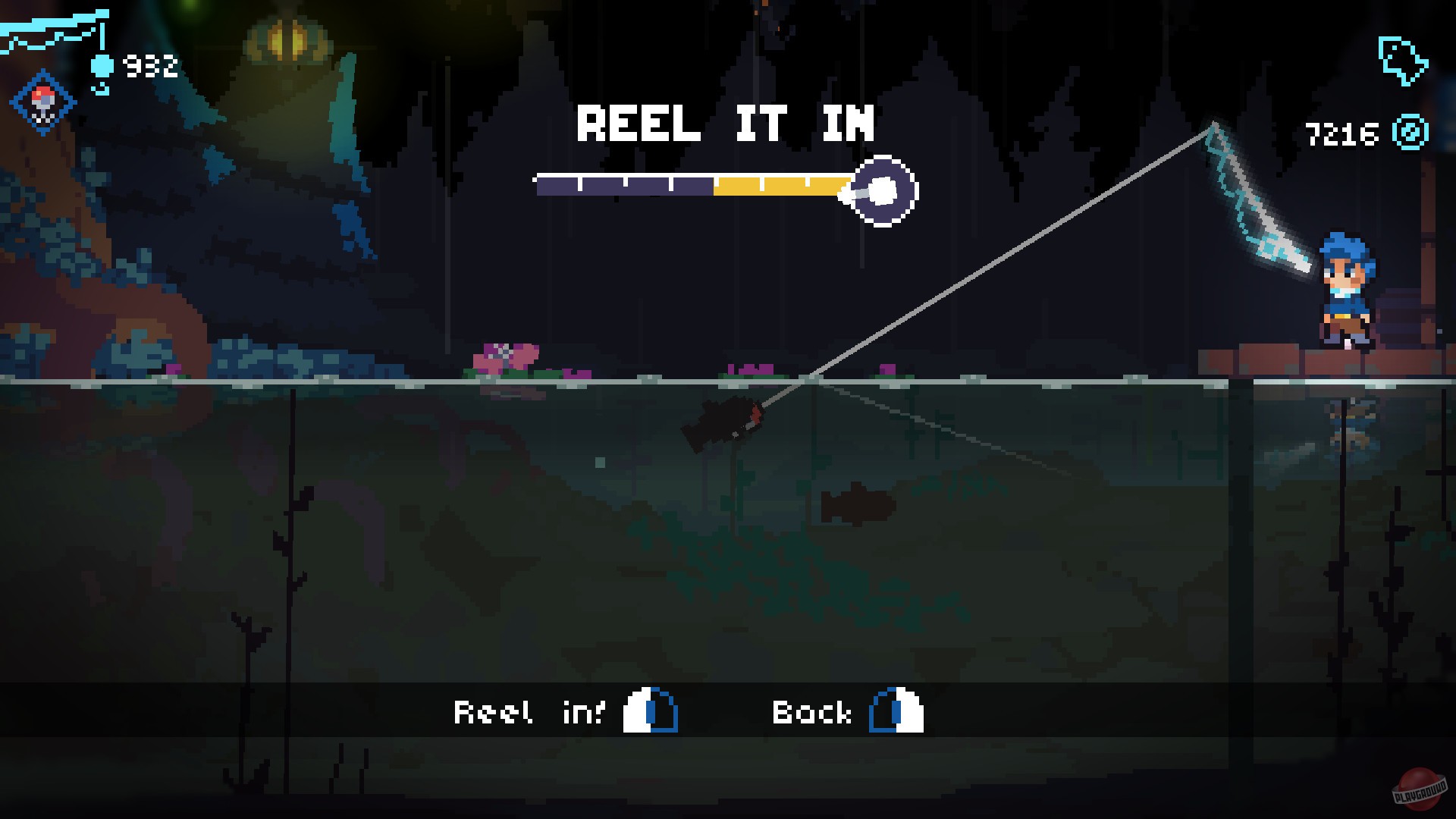Select the Back option
Viewport: 1456px width, 819px height.
pos(811,711)
